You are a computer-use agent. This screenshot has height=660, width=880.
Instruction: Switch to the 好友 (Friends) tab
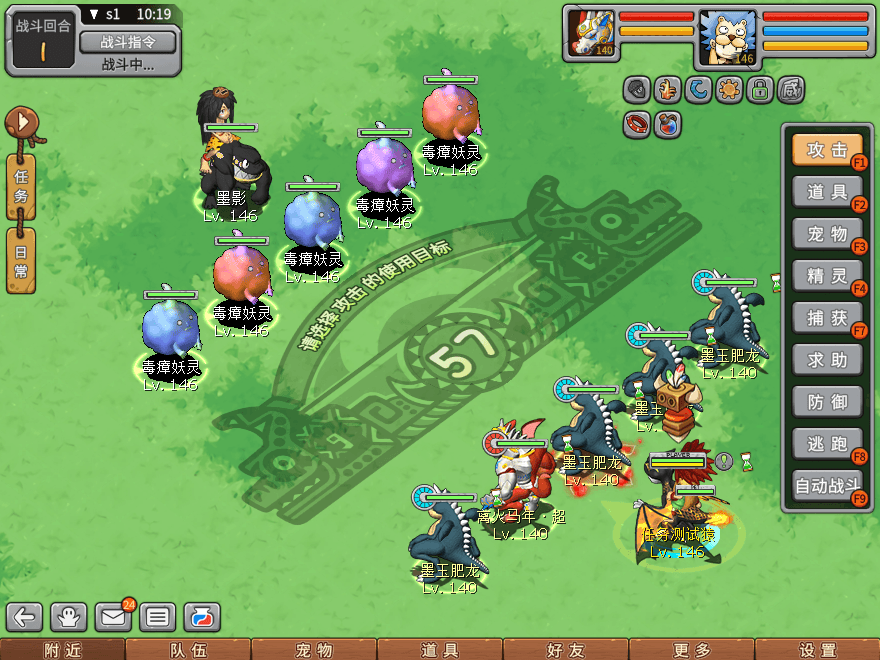pyautogui.click(x=565, y=650)
